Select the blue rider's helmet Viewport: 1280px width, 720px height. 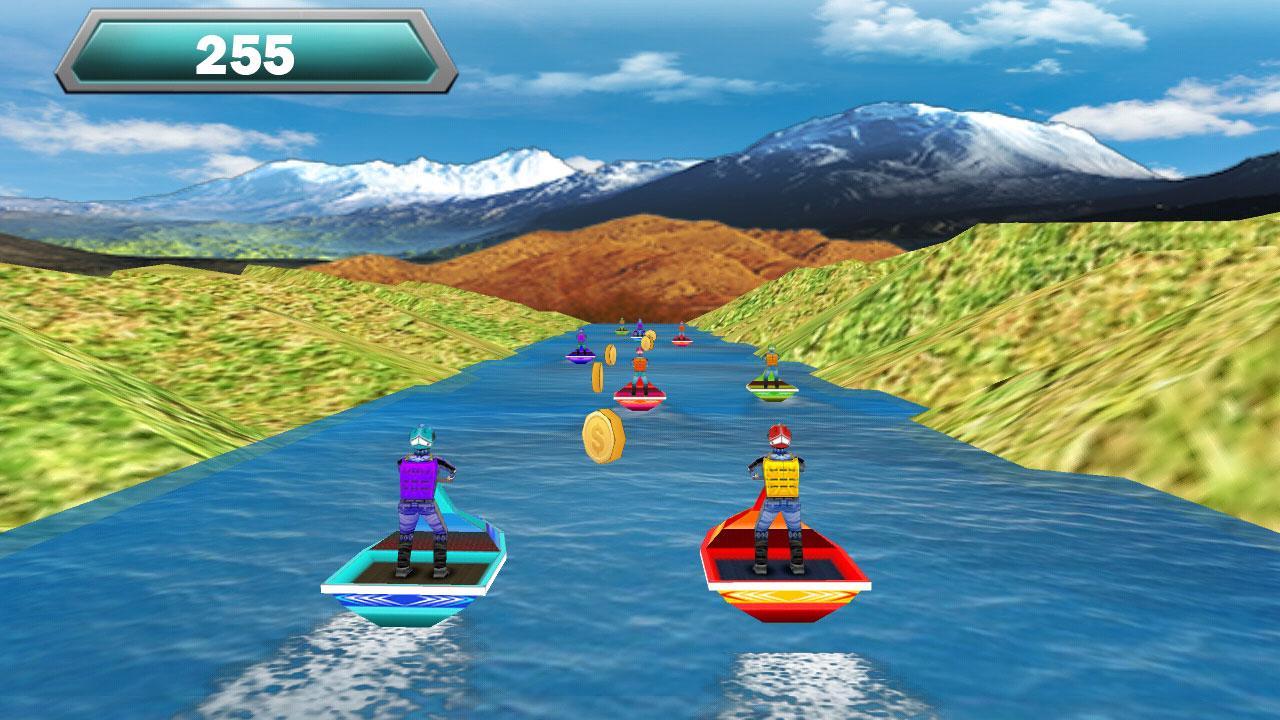click(x=423, y=436)
